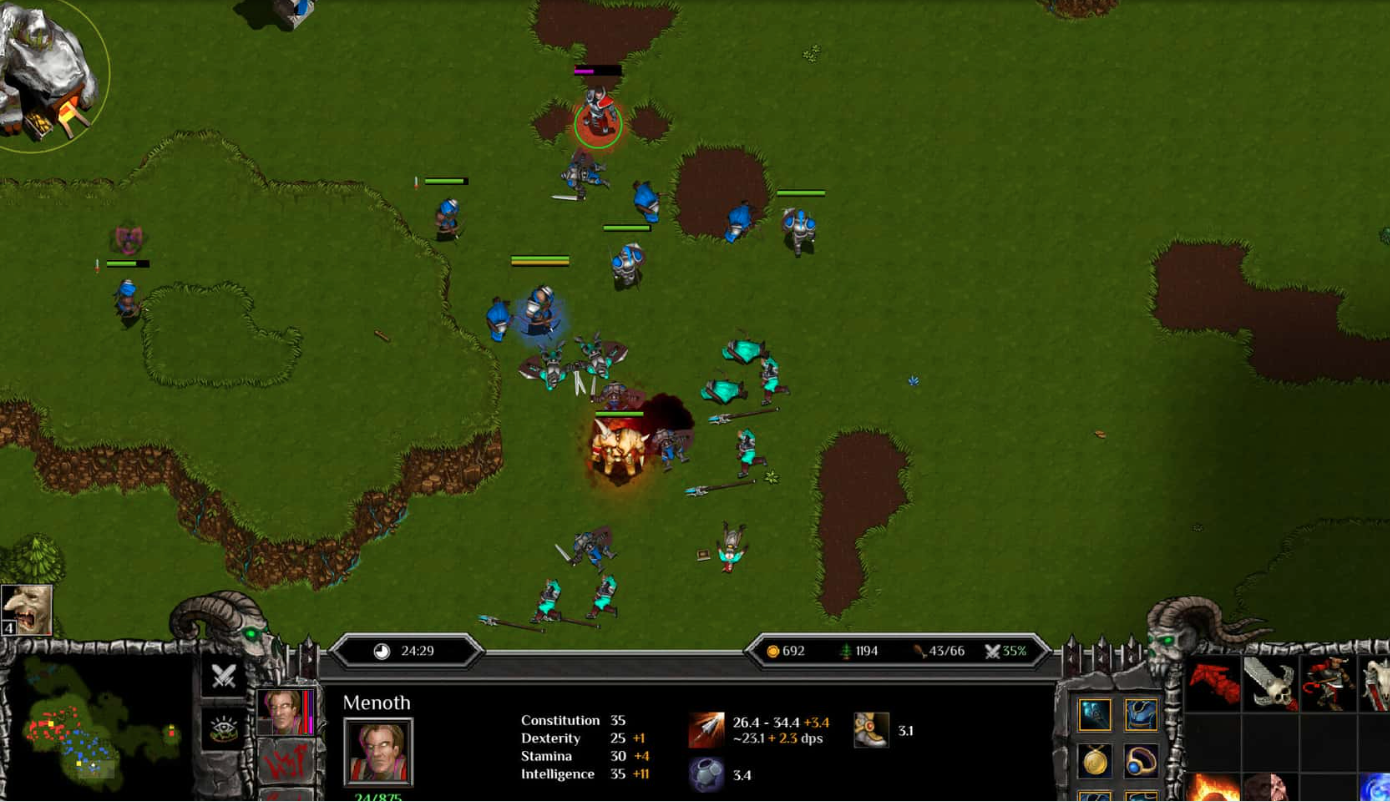Click the armor stat icon
Viewport: 1390px width, 802px height.
click(x=707, y=775)
